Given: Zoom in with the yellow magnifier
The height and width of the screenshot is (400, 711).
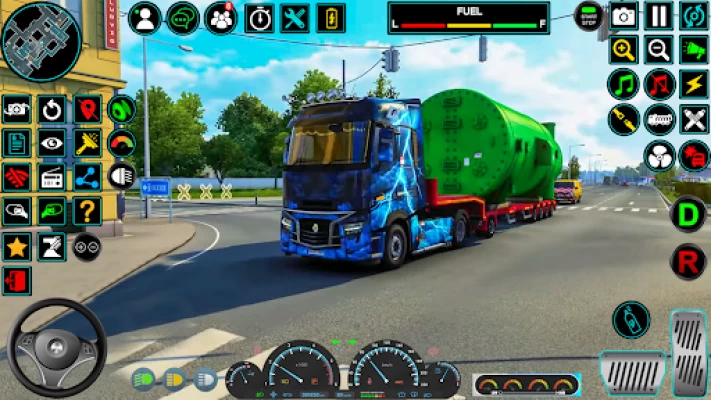Looking at the screenshot, I should click(623, 50).
